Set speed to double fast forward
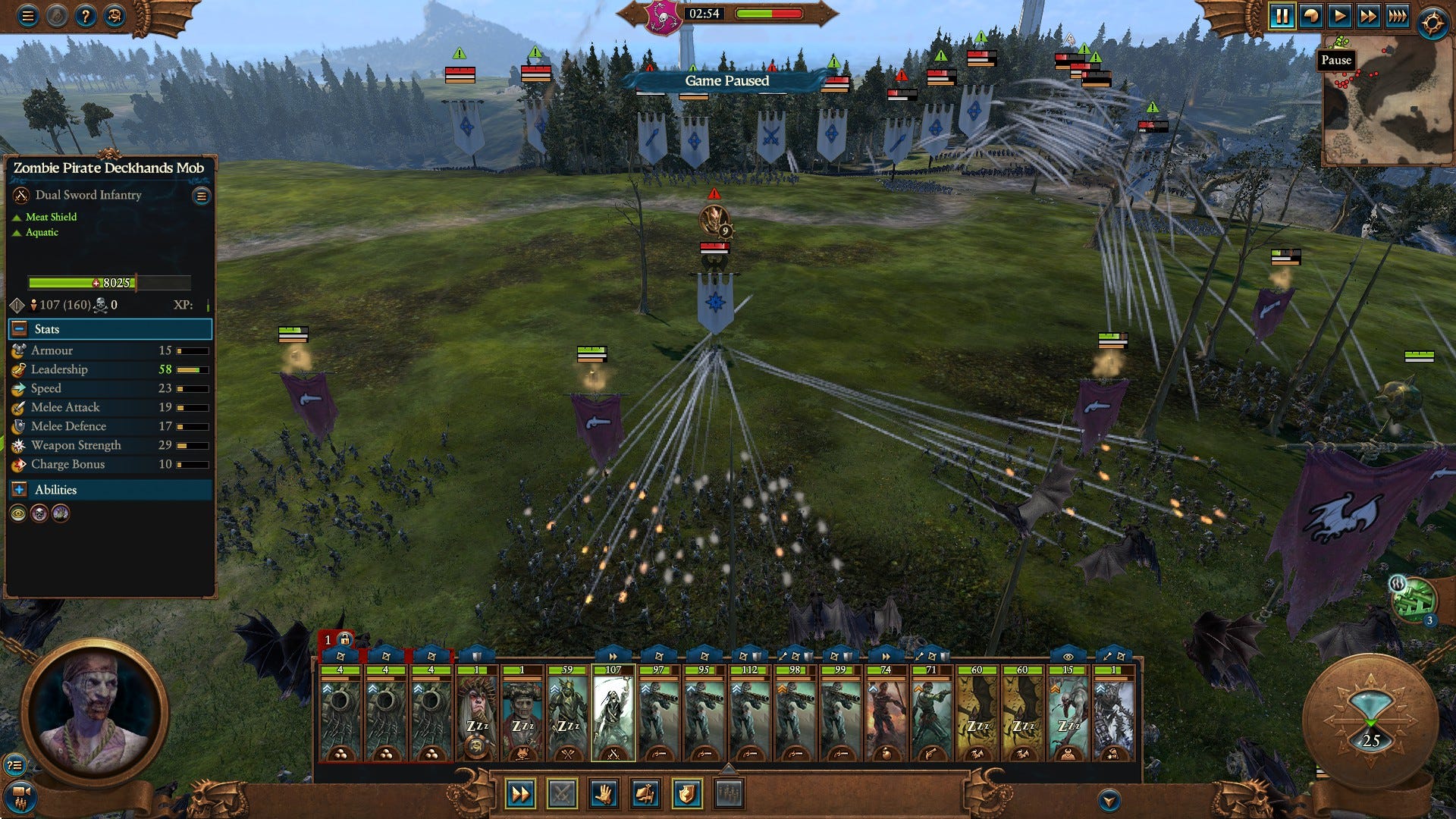This screenshot has height=819, width=1456. click(1368, 16)
